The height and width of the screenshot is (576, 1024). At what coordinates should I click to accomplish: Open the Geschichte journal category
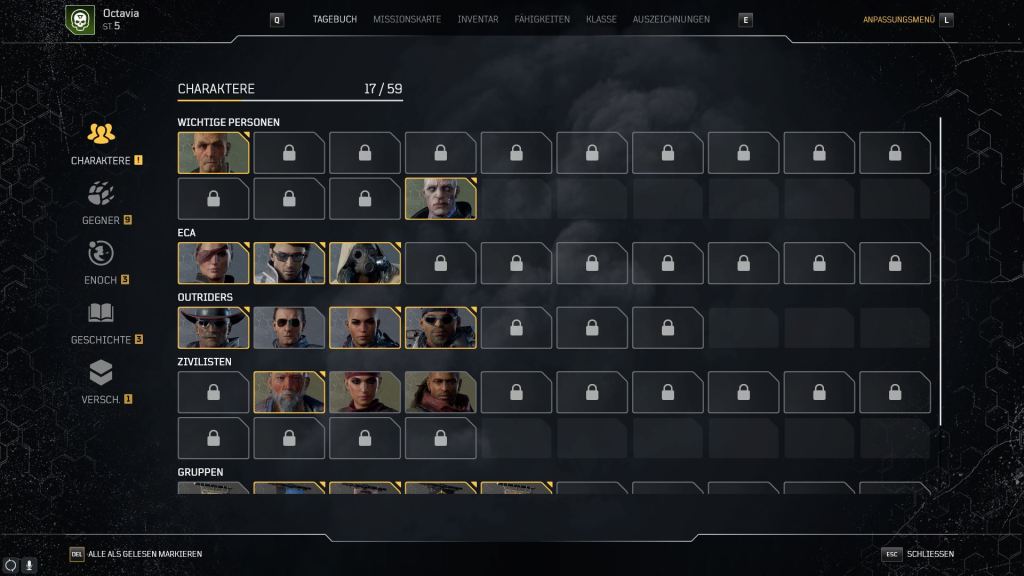101,323
